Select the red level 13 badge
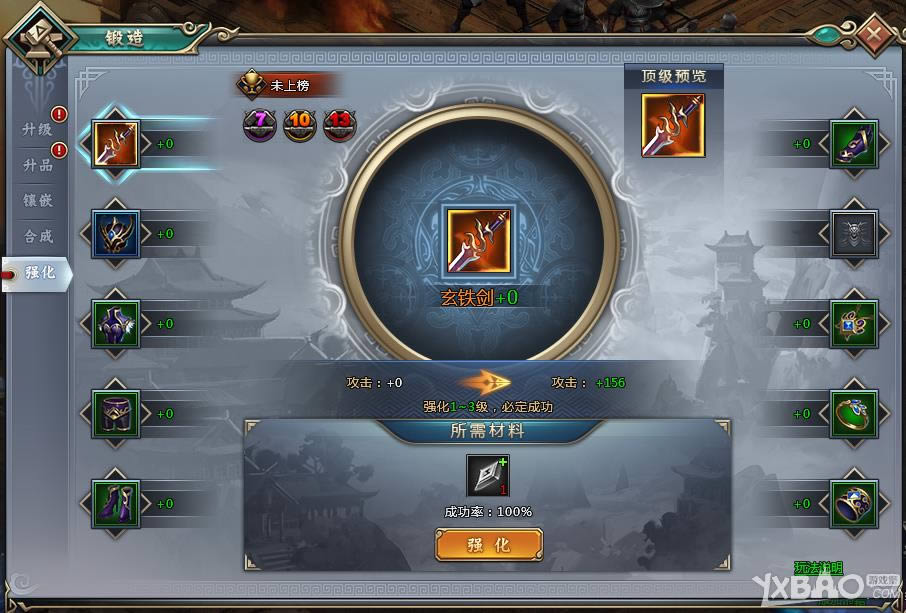906x613 pixels. click(x=339, y=125)
